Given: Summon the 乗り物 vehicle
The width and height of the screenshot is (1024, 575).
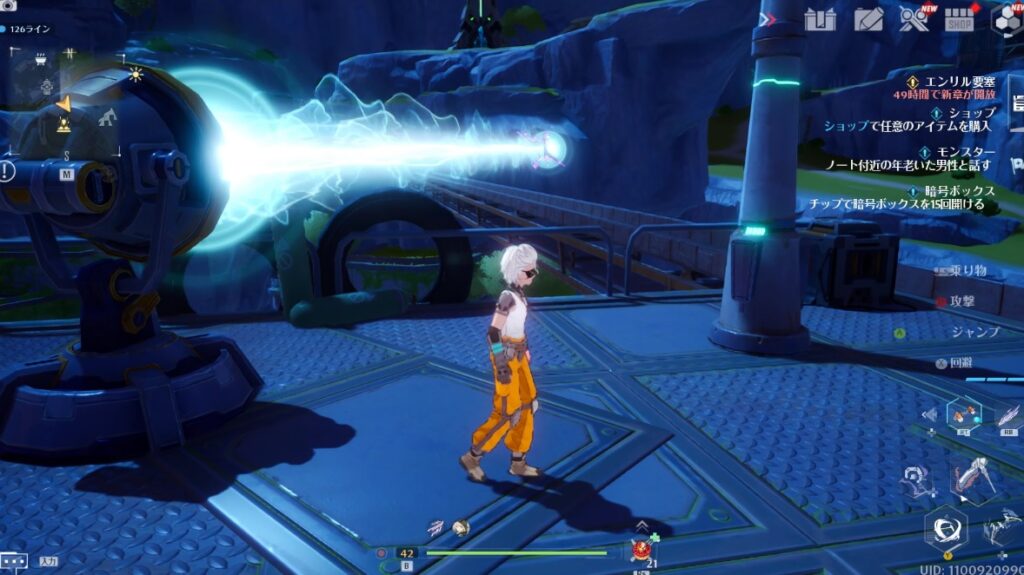Looking at the screenshot, I should (966, 270).
